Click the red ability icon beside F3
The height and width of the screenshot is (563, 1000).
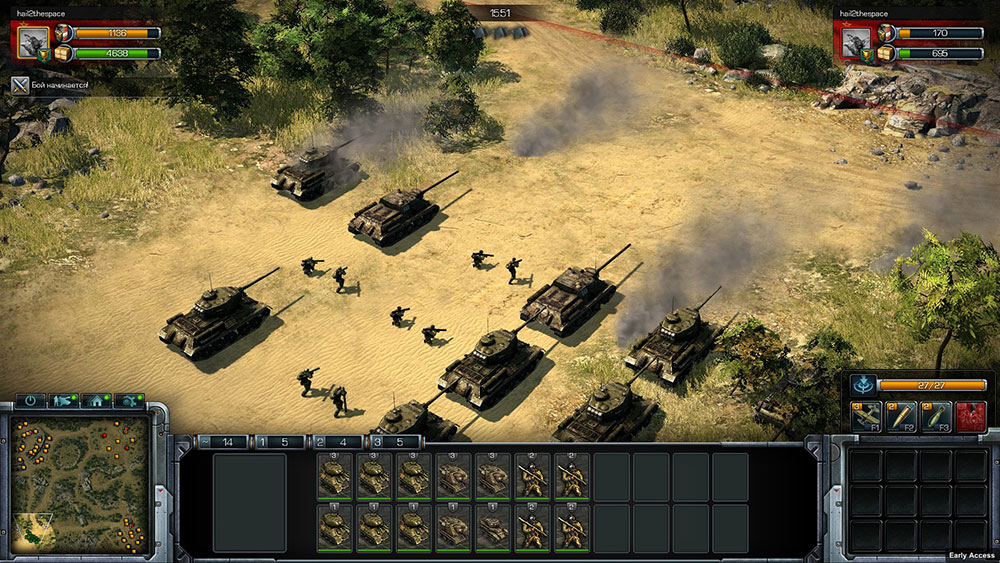coord(970,416)
